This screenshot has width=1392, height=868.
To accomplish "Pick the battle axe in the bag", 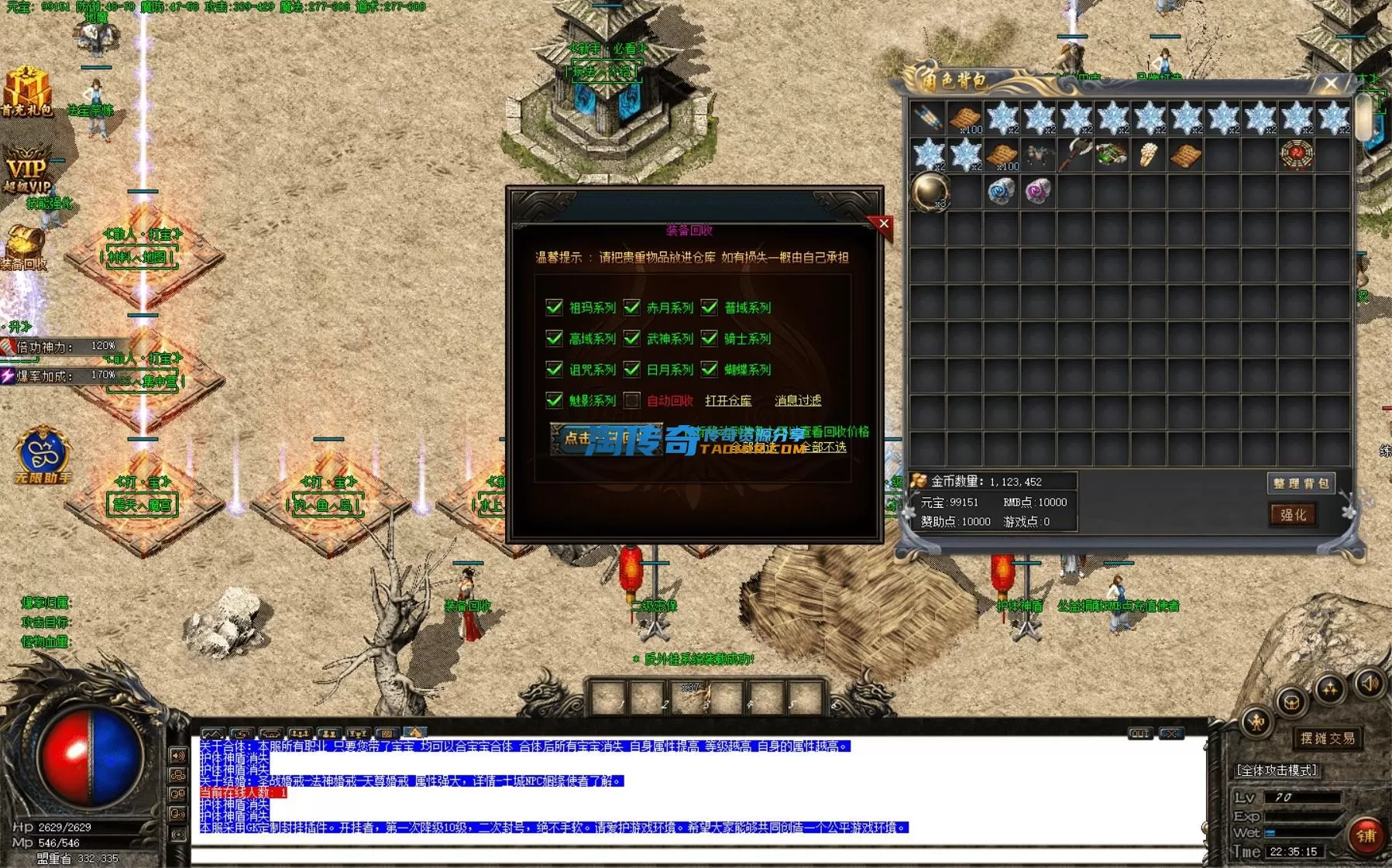I will pyautogui.click(x=1075, y=155).
